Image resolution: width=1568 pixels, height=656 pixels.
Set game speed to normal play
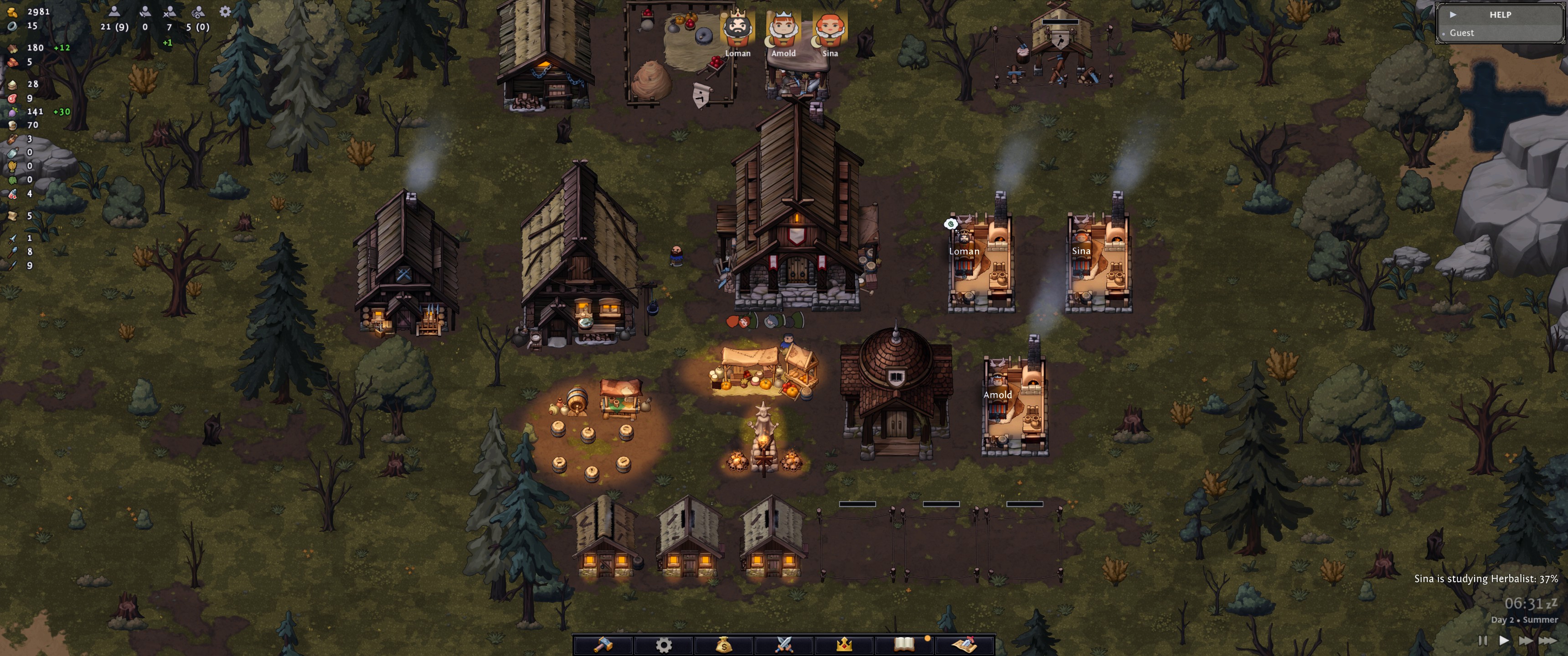click(x=1503, y=640)
